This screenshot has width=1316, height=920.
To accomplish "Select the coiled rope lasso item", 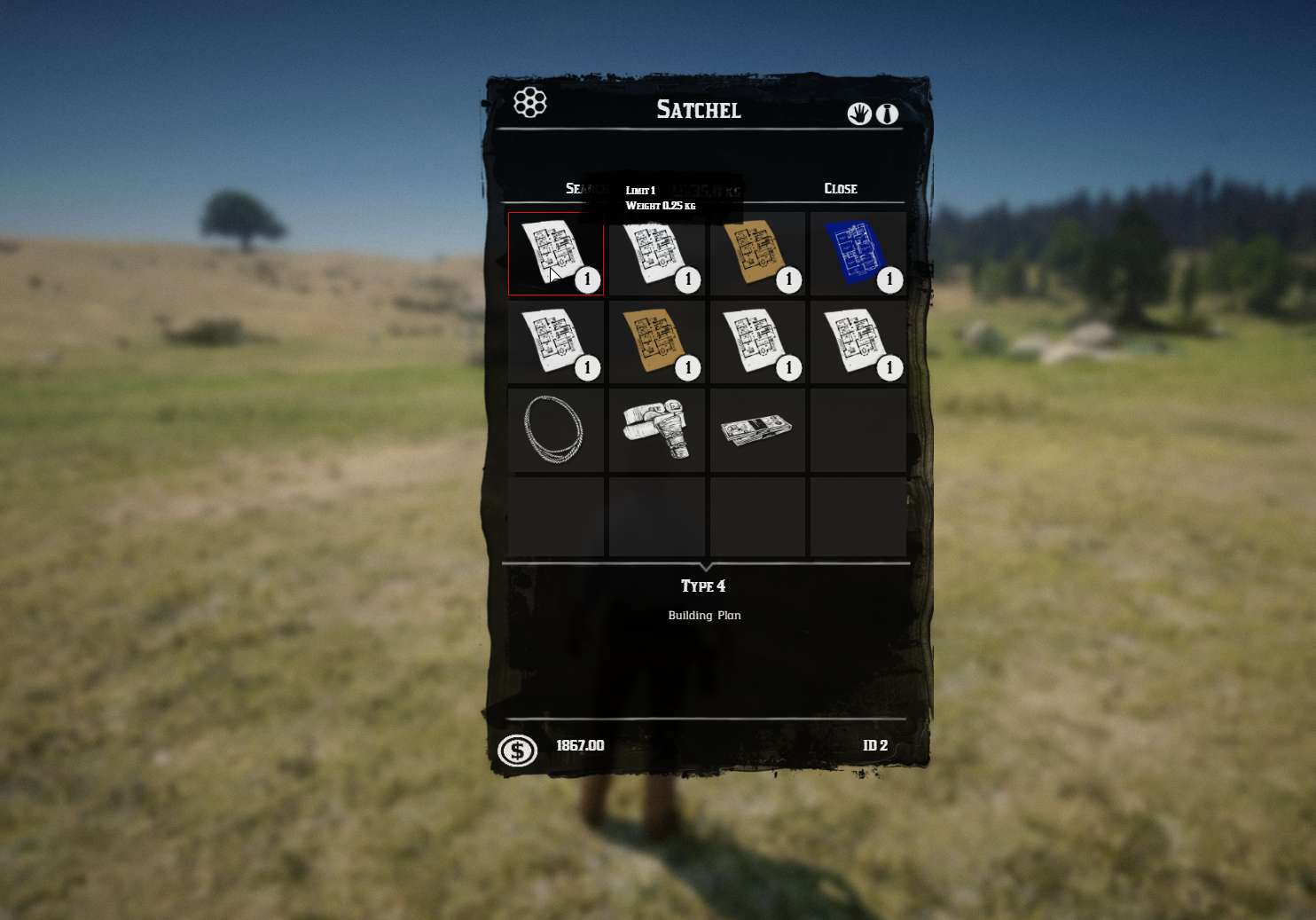I will click(555, 429).
